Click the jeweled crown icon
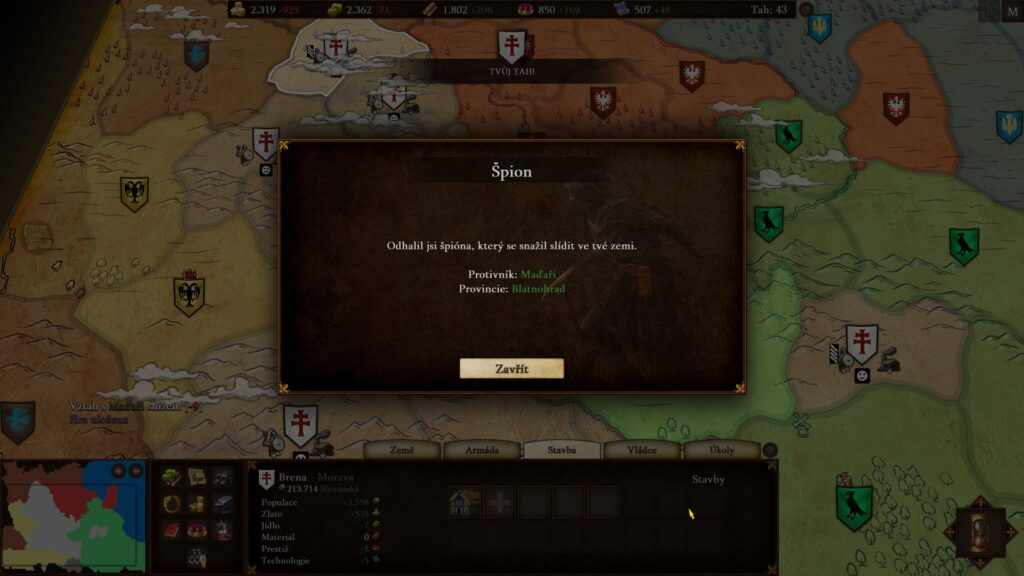This screenshot has width=1024, height=576. pos(197,529)
